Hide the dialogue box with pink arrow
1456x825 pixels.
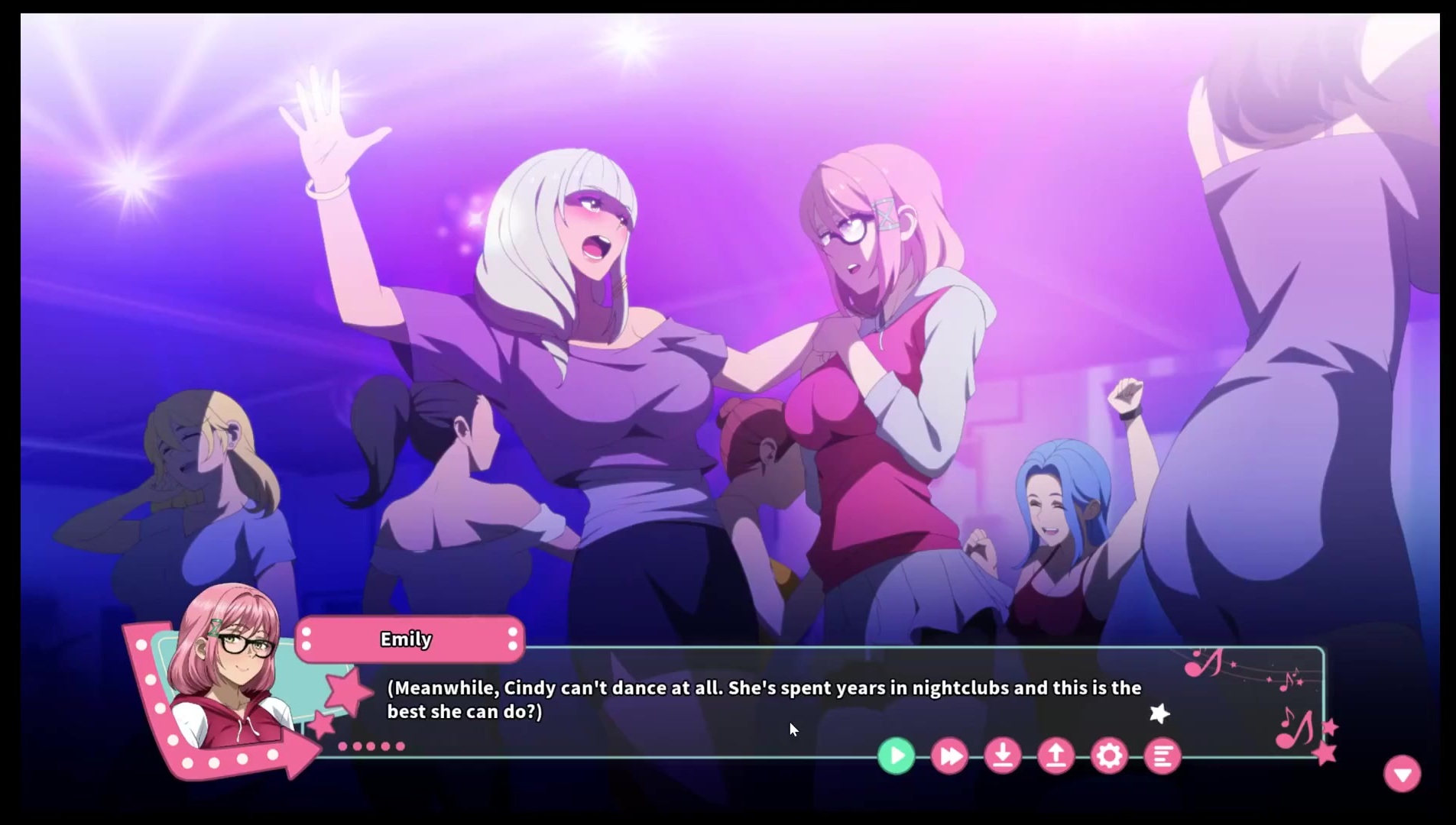pyautogui.click(x=1402, y=774)
